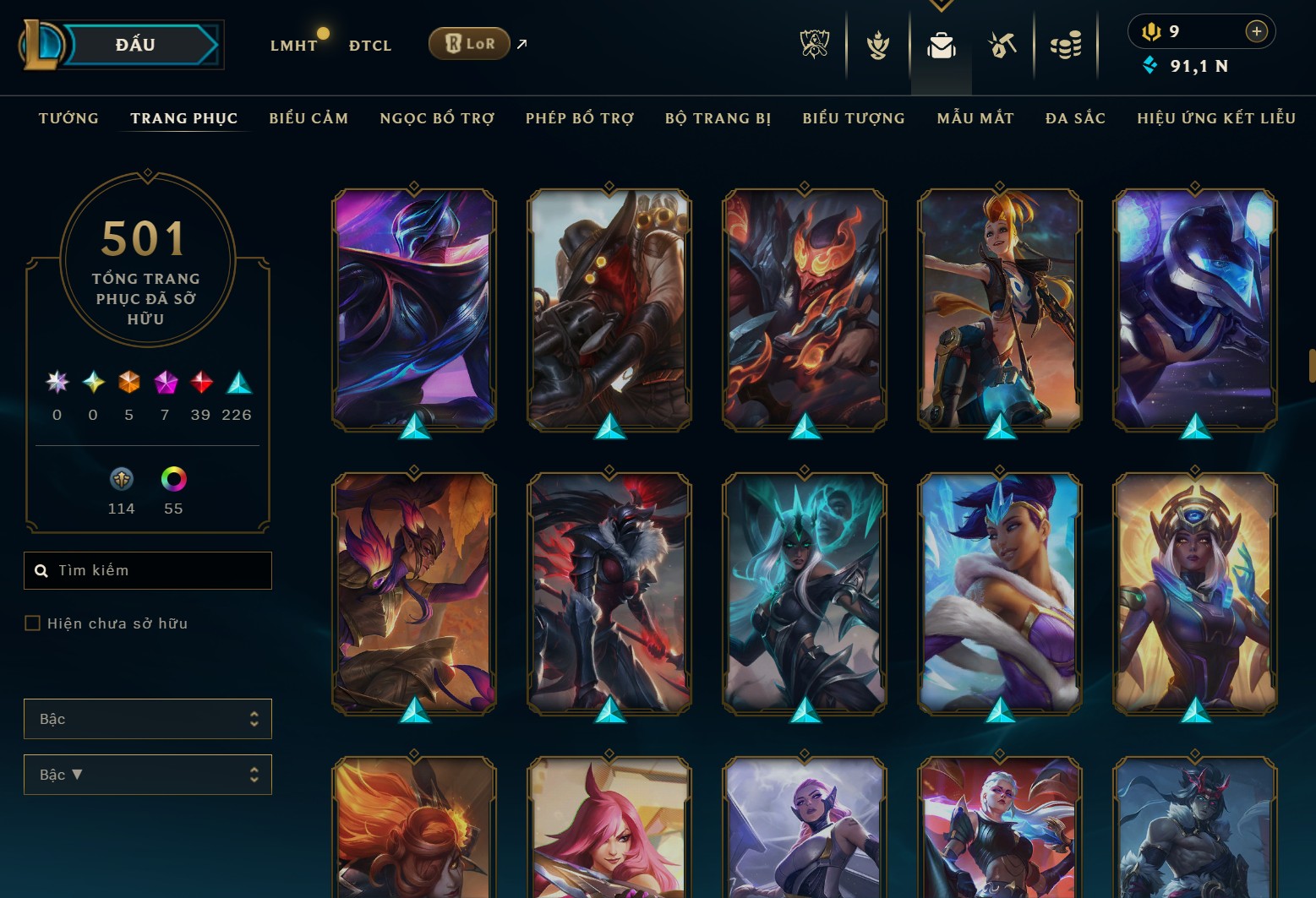The height and width of the screenshot is (898, 1316).
Task: Toggle the purple gem rarity filter showing 7
Action: coord(166,384)
